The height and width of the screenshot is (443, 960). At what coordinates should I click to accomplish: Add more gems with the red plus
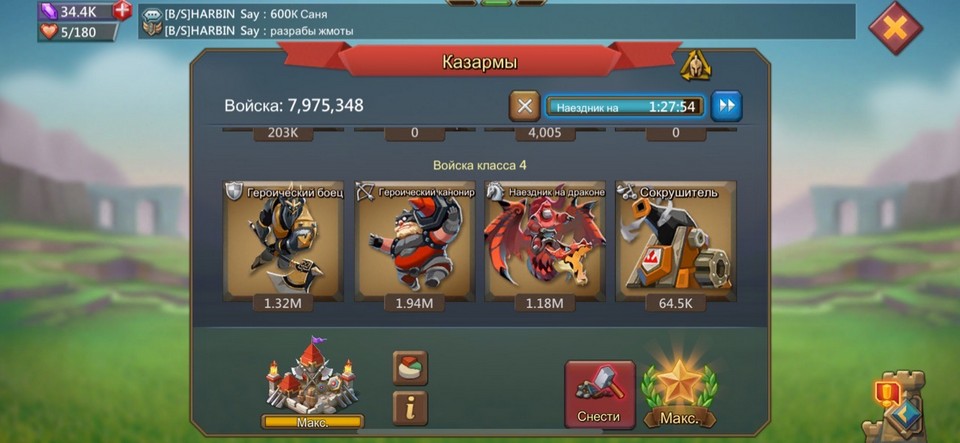(x=122, y=11)
